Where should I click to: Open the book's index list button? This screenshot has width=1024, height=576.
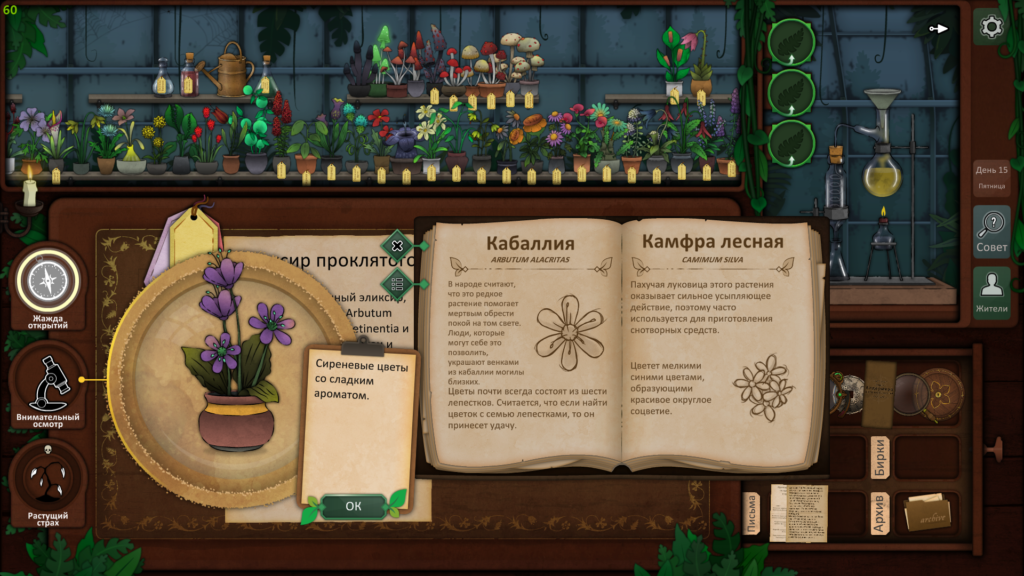[397, 283]
